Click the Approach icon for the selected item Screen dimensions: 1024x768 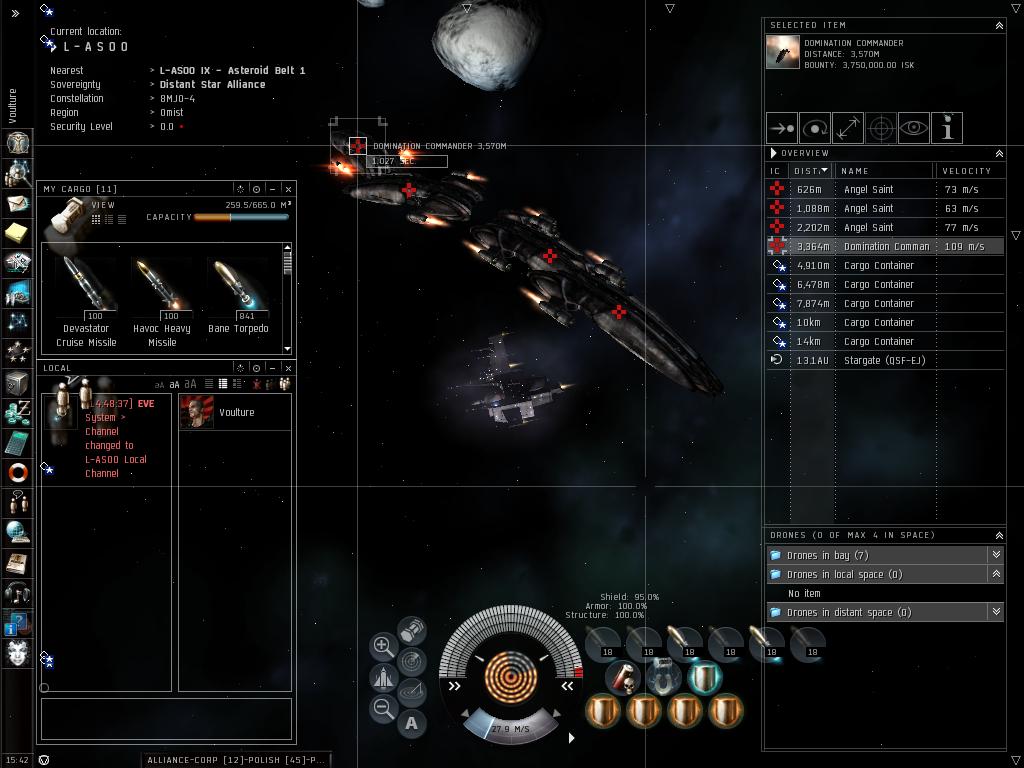781,128
